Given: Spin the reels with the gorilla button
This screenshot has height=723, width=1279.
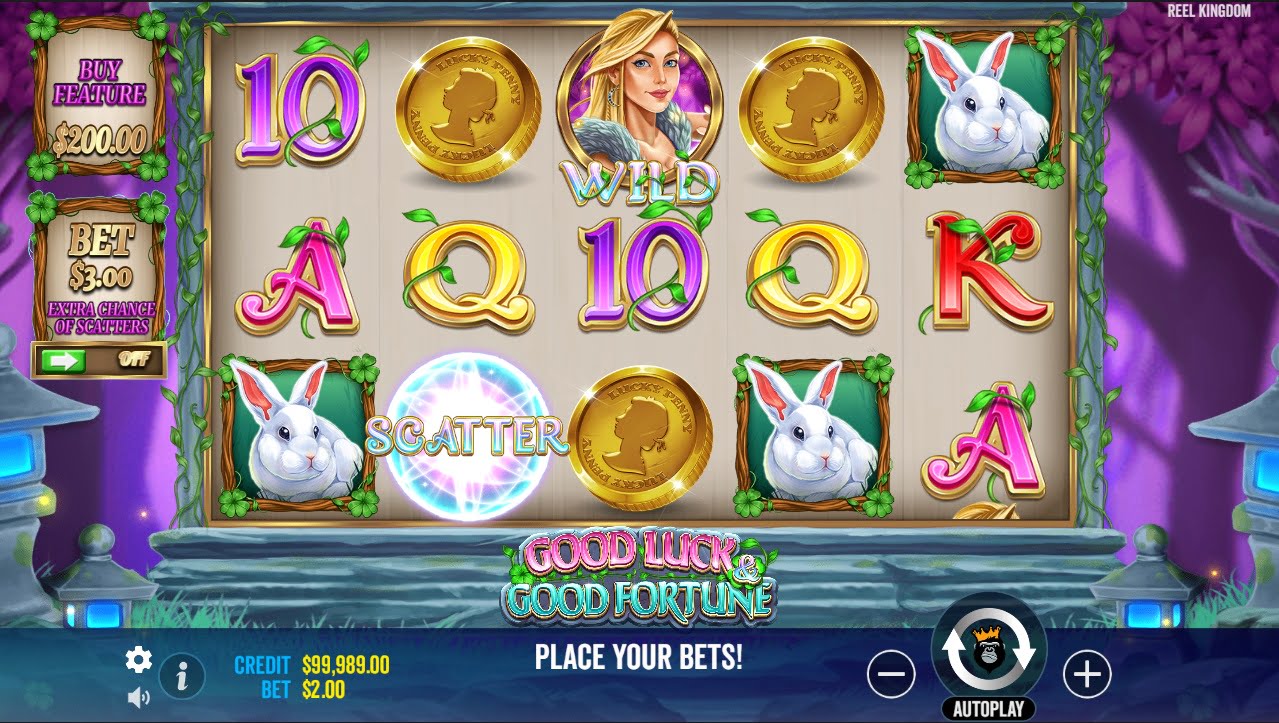Looking at the screenshot, I should tap(988, 650).
